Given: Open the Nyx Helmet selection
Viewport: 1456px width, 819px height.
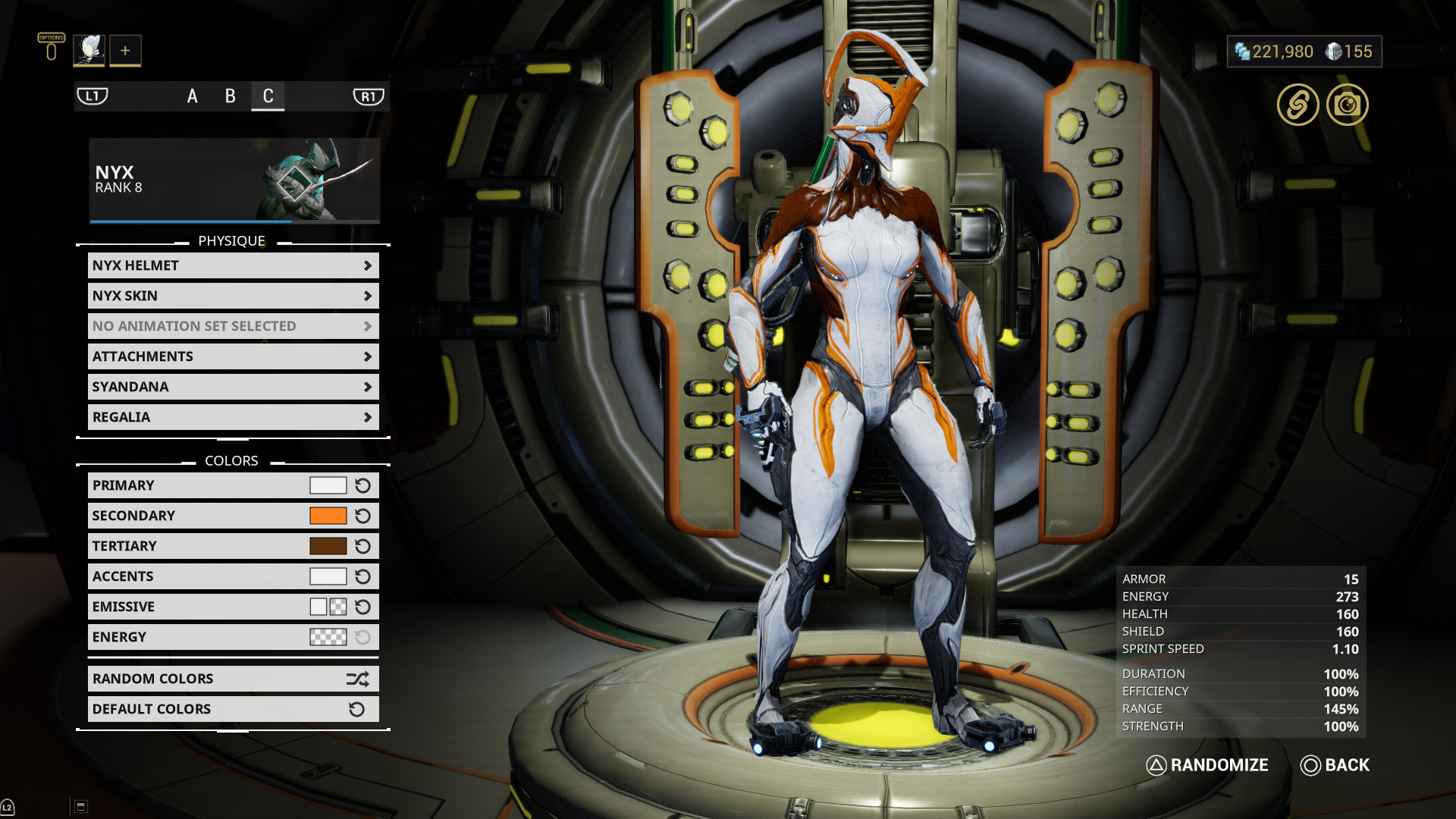Looking at the screenshot, I should pos(233,265).
